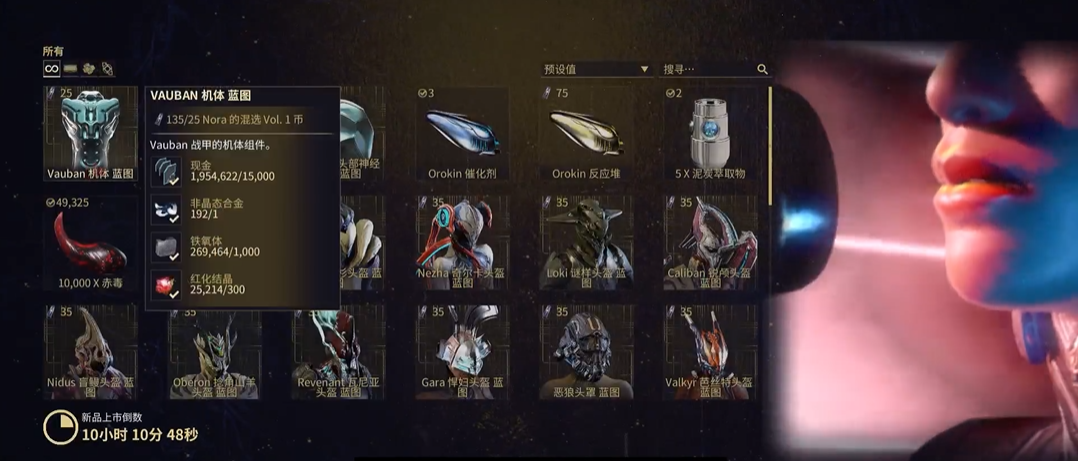Select the Valkyr helmet blueprint

(710, 351)
